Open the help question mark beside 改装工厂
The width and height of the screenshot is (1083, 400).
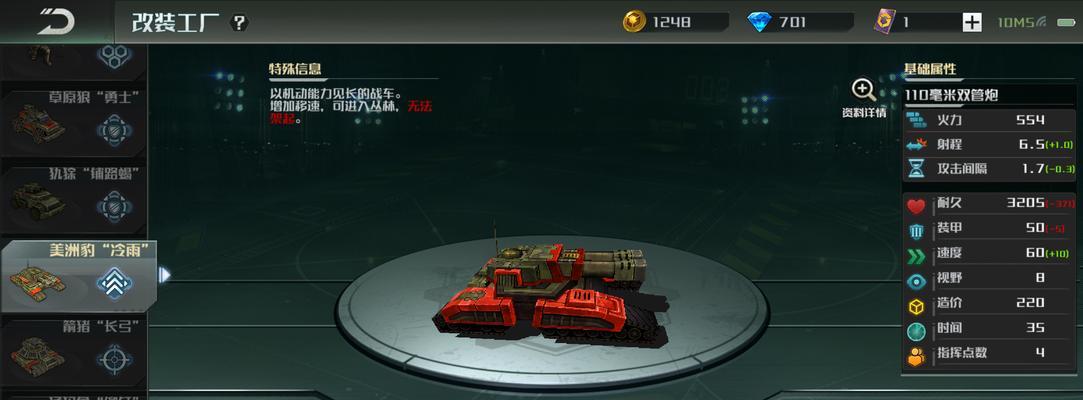(x=240, y=23)
